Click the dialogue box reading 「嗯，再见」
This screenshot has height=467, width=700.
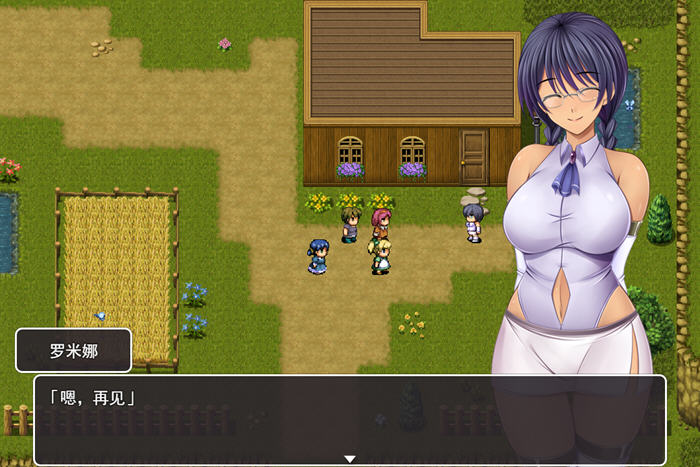point(350,418)
